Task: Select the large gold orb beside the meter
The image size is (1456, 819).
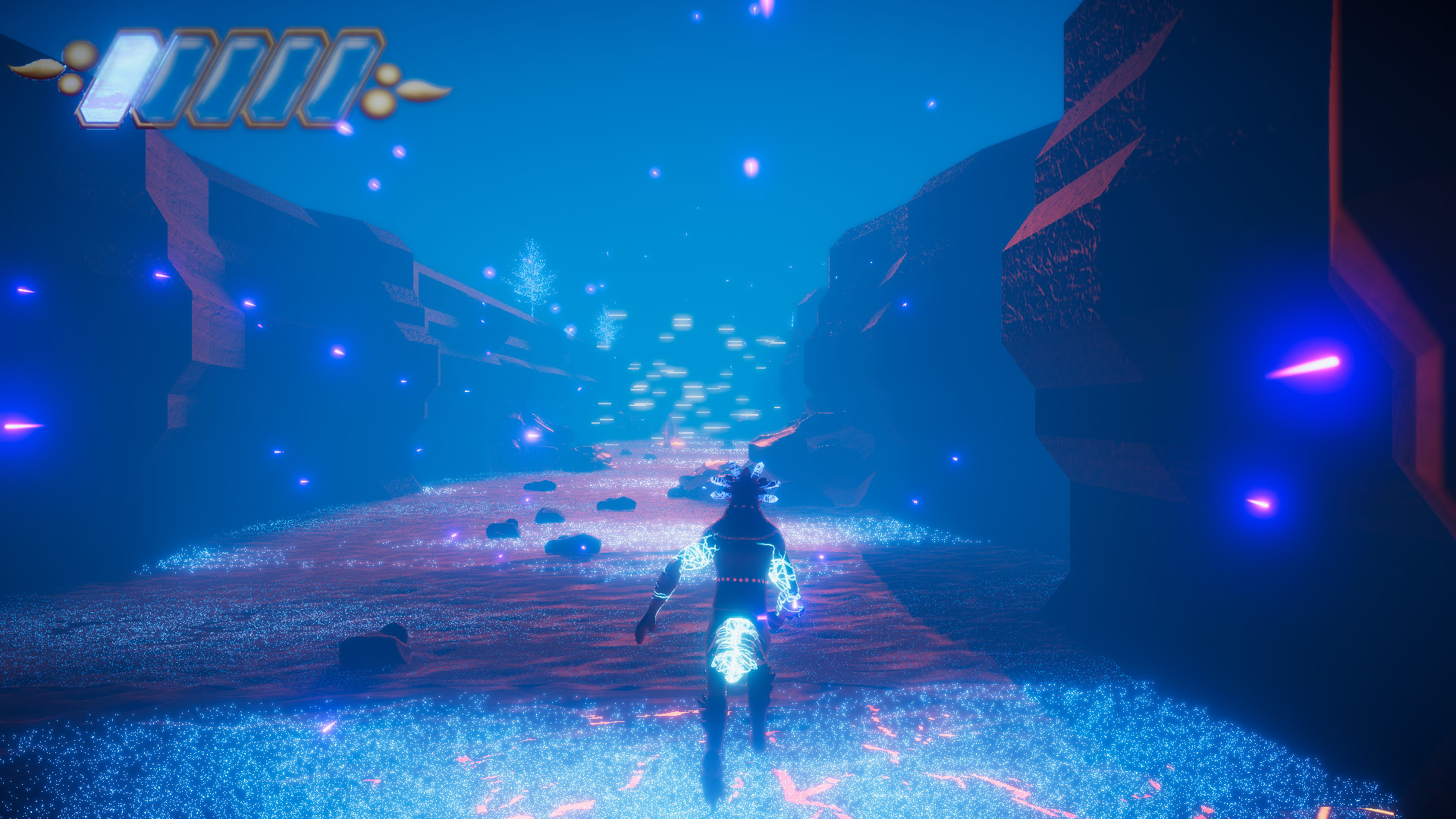Action: [80, 55]
